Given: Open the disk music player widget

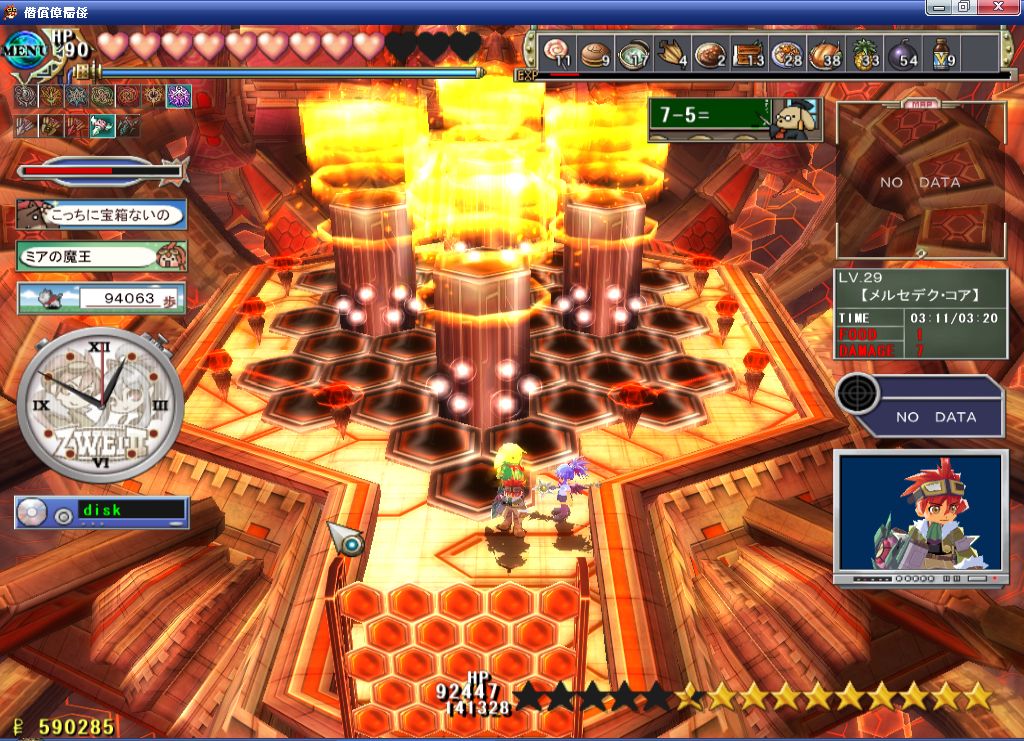Looking at the screenshot, I should (101, 512).
